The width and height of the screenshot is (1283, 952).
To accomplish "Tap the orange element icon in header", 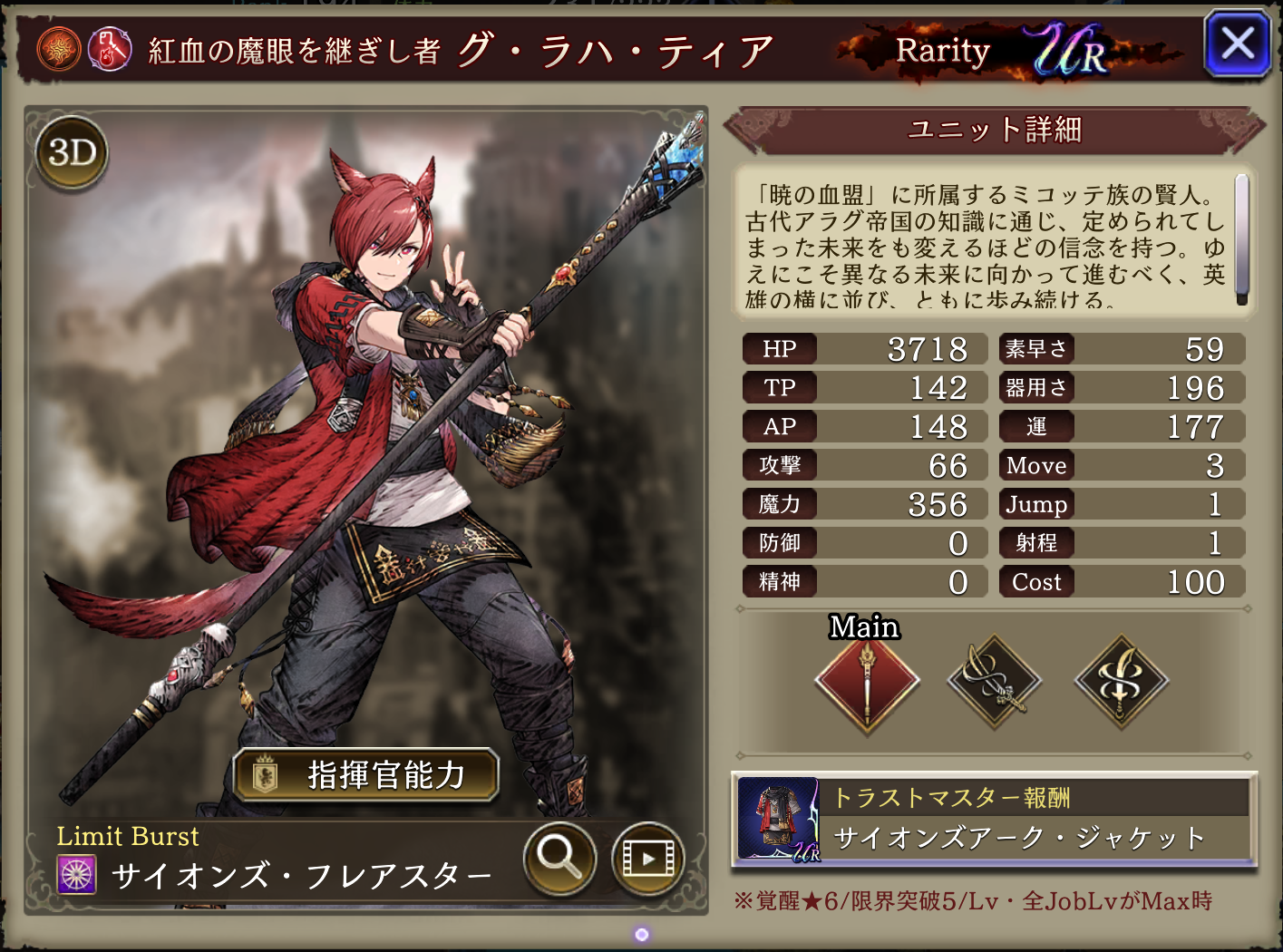I will [59, 49].
